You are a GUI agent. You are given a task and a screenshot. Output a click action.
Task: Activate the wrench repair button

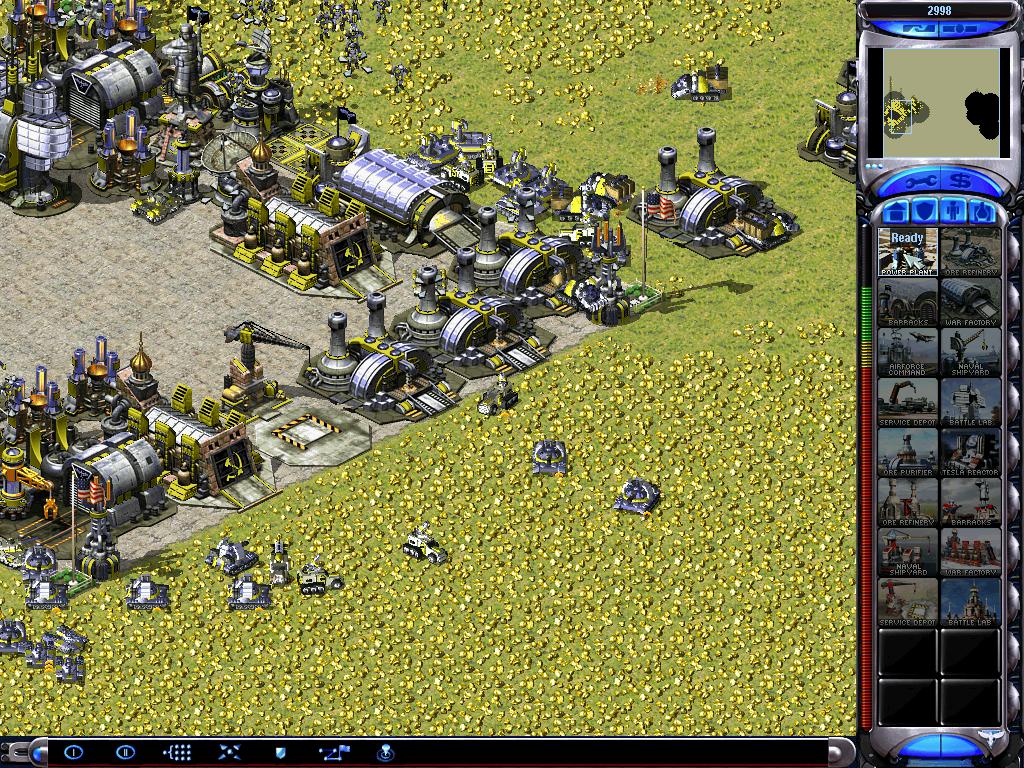click(x=920, y=182)
